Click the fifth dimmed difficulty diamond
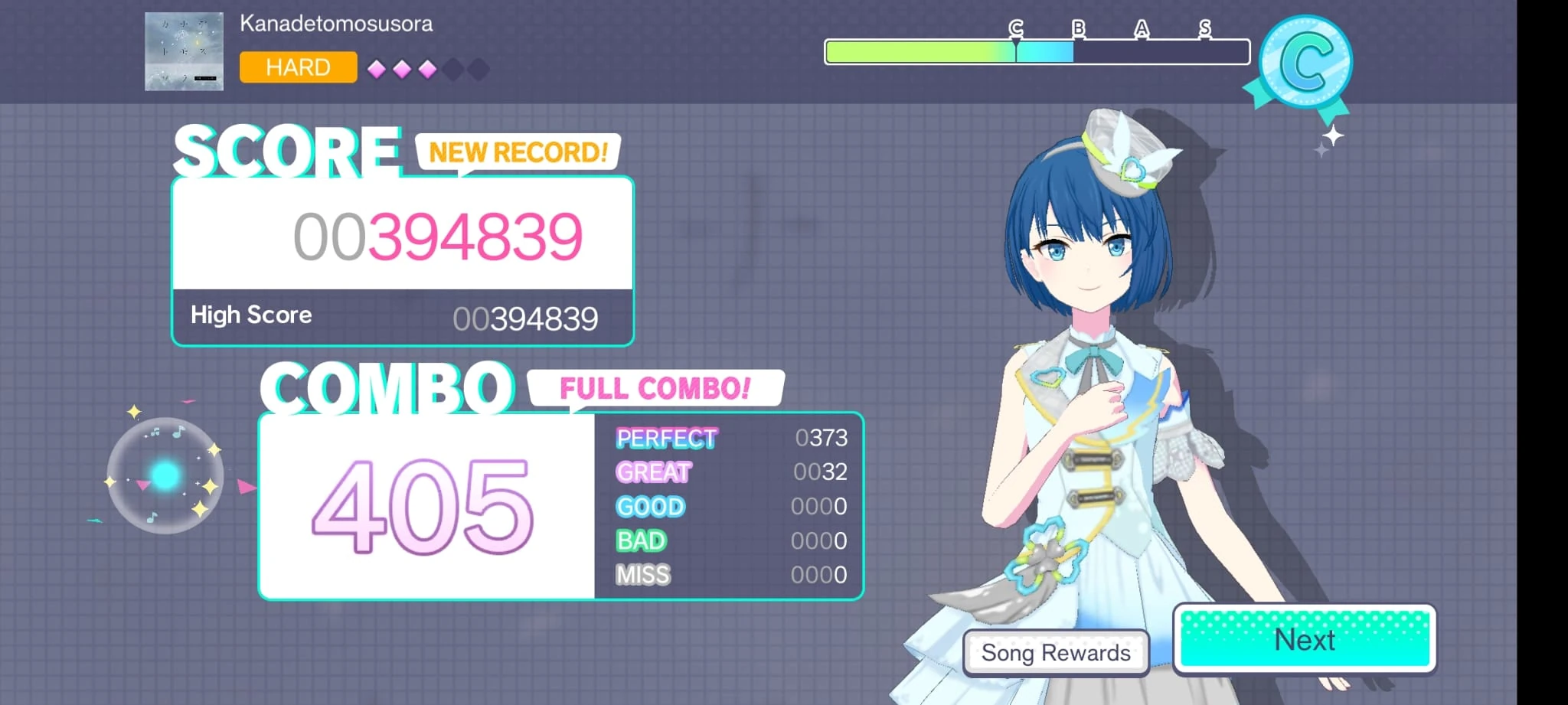 pyautogui.click(x=477, y=69)
